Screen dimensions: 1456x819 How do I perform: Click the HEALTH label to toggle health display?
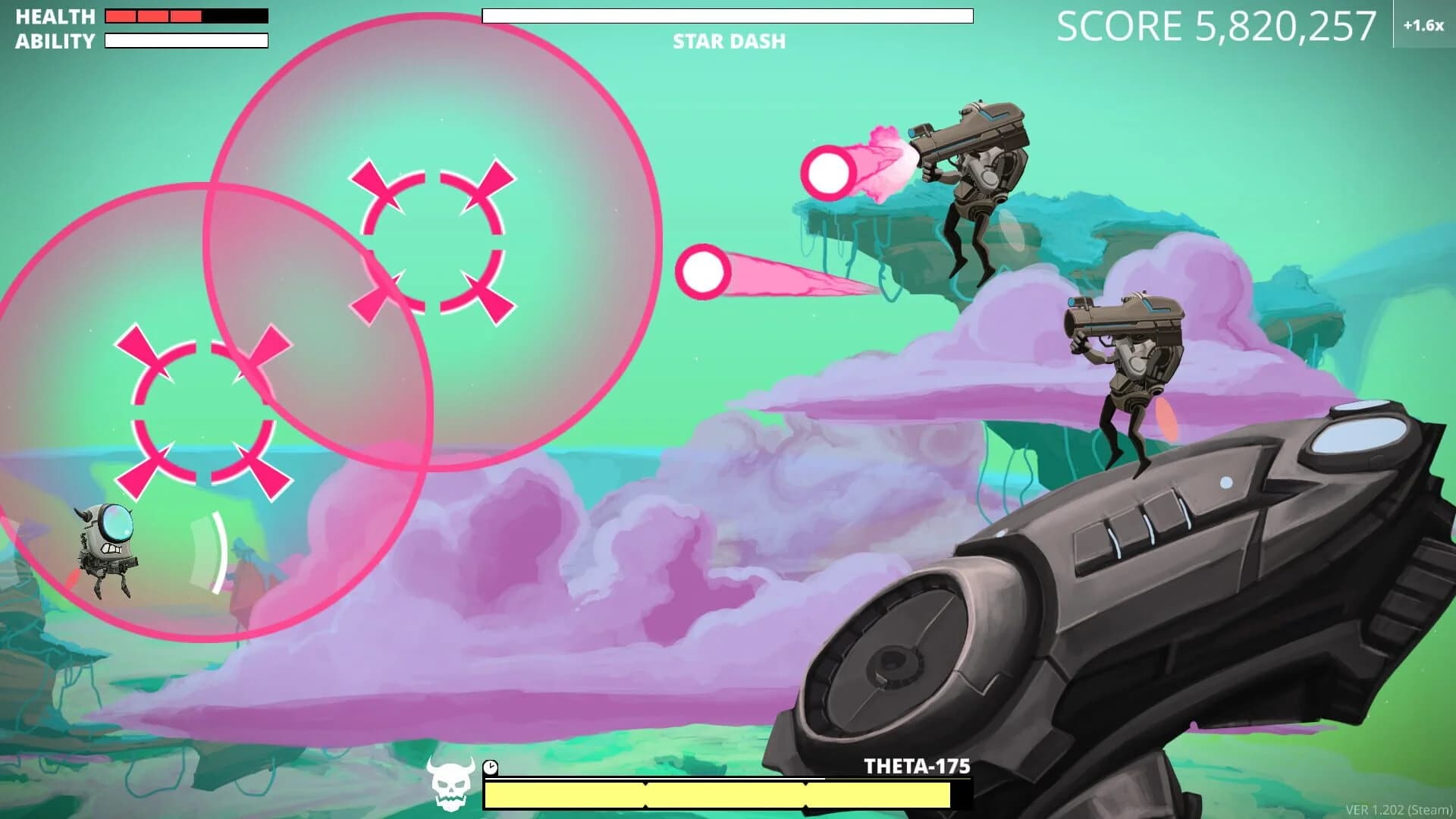pyautogui.click(x=53, y=17)
